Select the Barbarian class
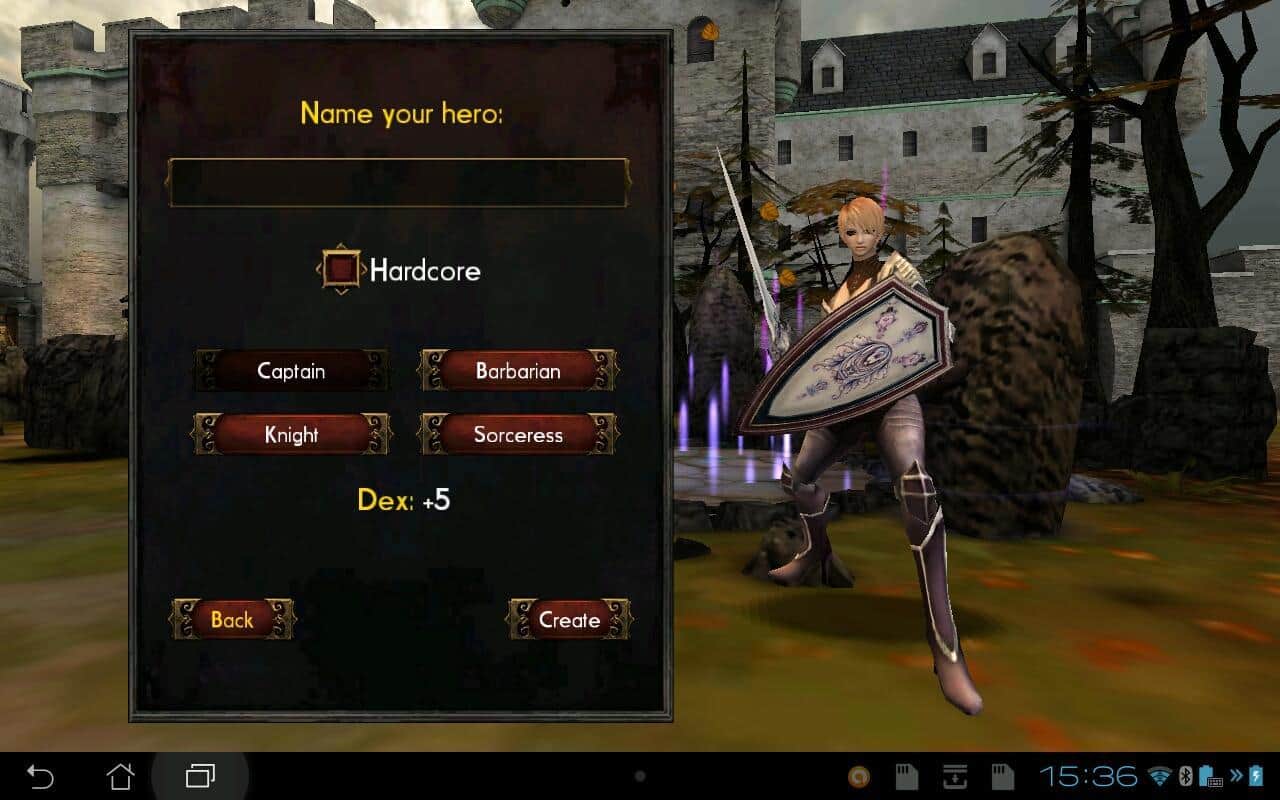 [x=517, y=371]
